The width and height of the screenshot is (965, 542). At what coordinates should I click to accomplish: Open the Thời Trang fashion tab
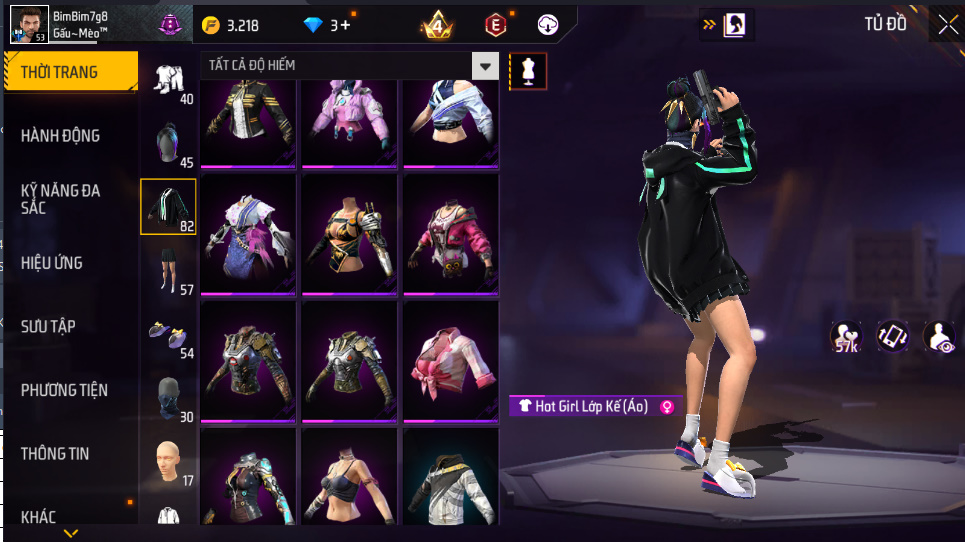pos(70,72)
